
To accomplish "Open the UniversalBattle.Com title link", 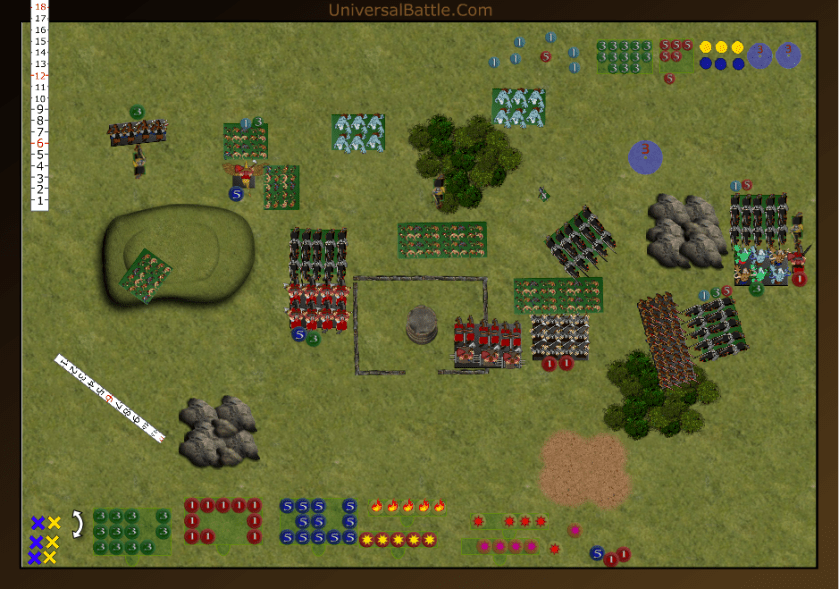I will pyautogui.click(x=410, y=10).
